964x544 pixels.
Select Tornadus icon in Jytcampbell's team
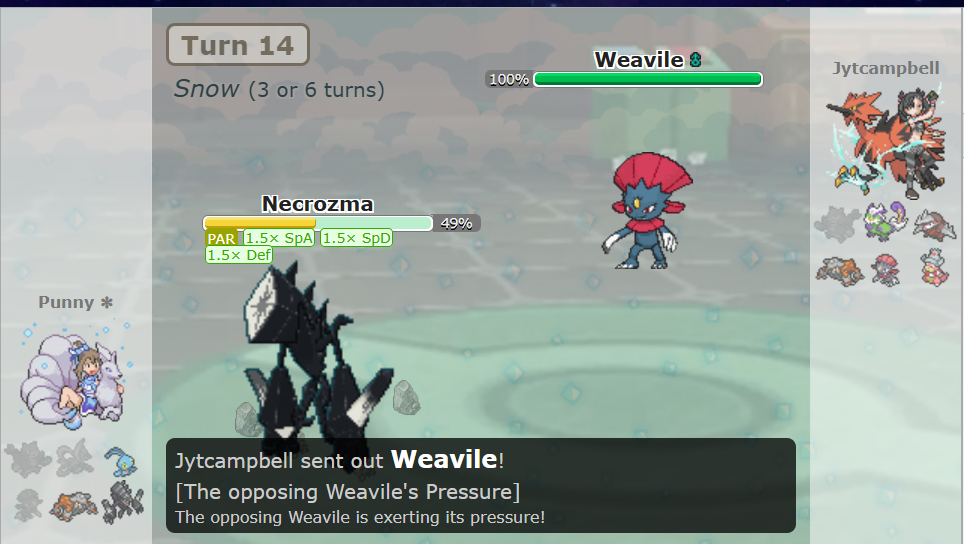886,221
